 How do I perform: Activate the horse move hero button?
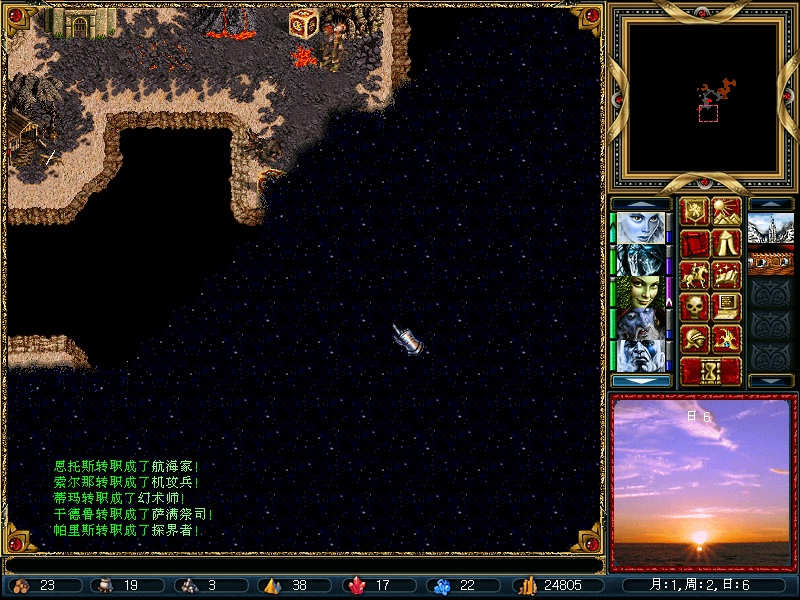(694, 275)
